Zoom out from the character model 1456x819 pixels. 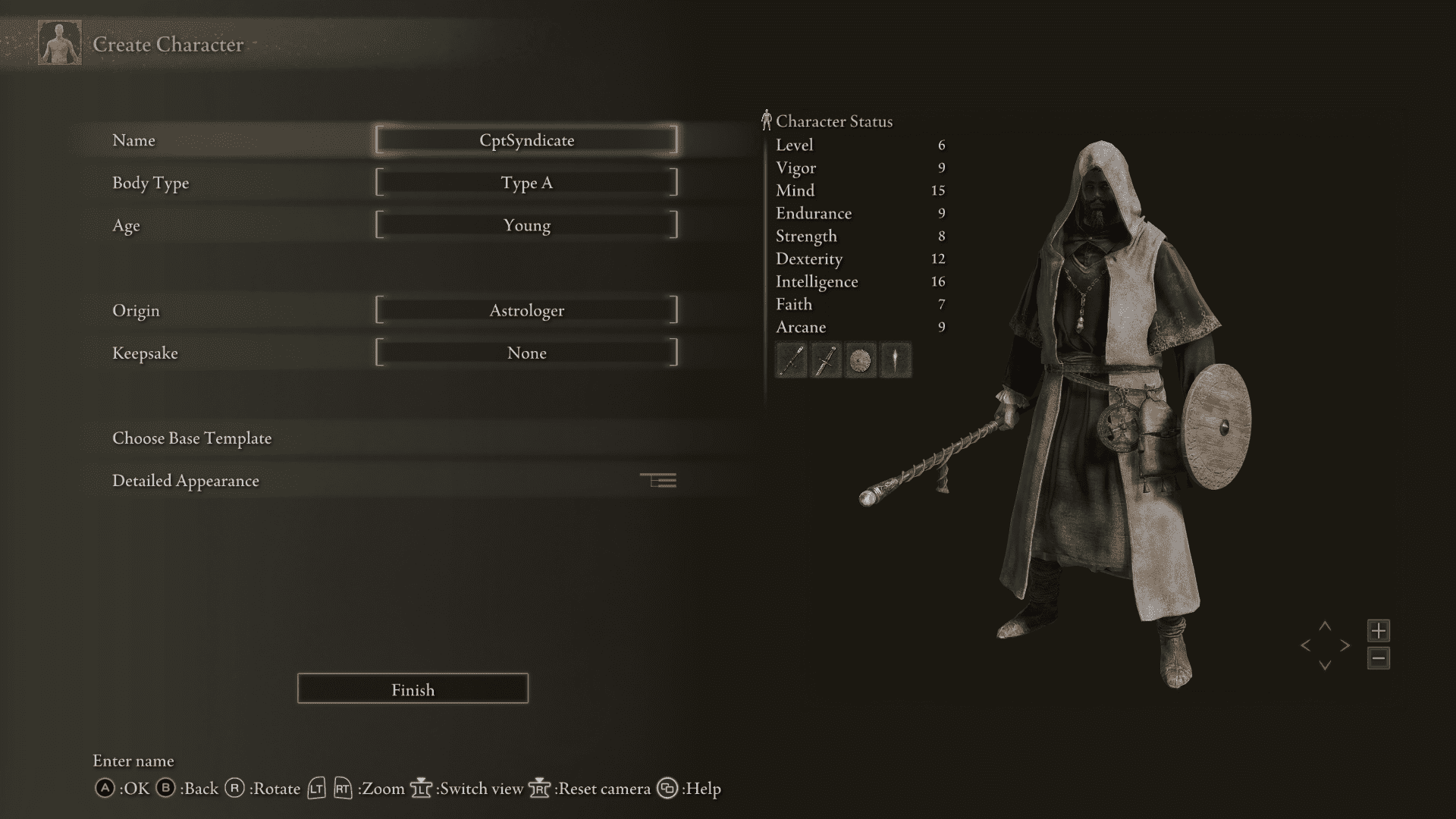click(1378, 659)
